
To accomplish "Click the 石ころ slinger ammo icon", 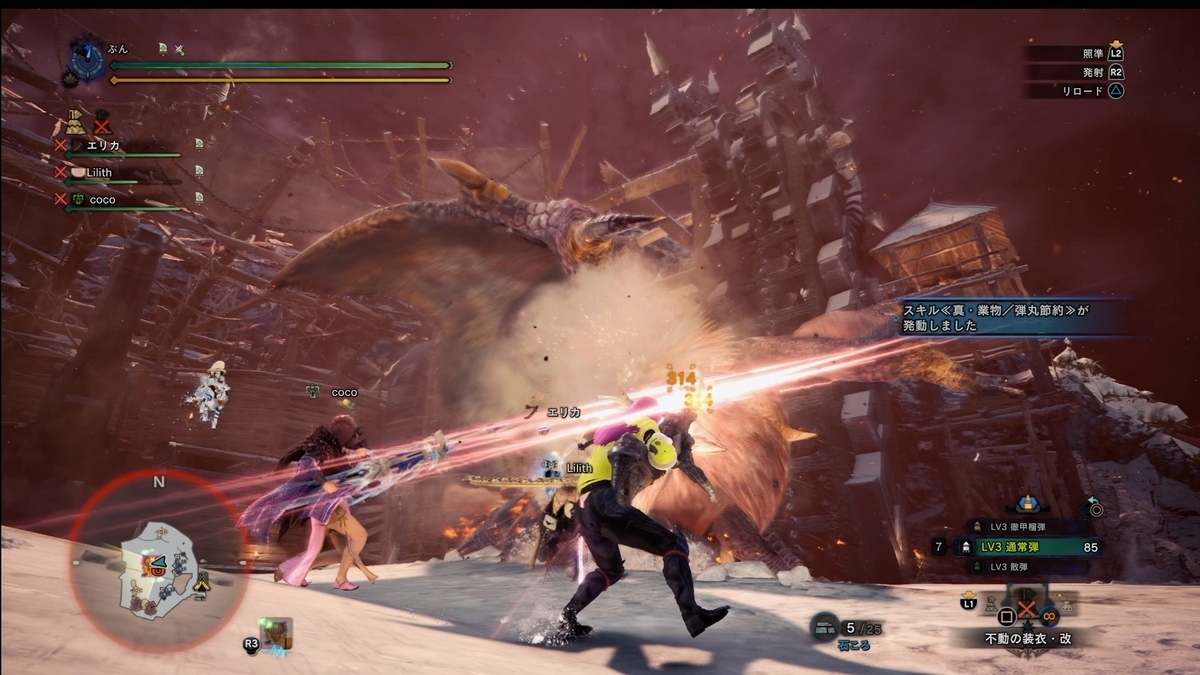I will coord(824,625).
